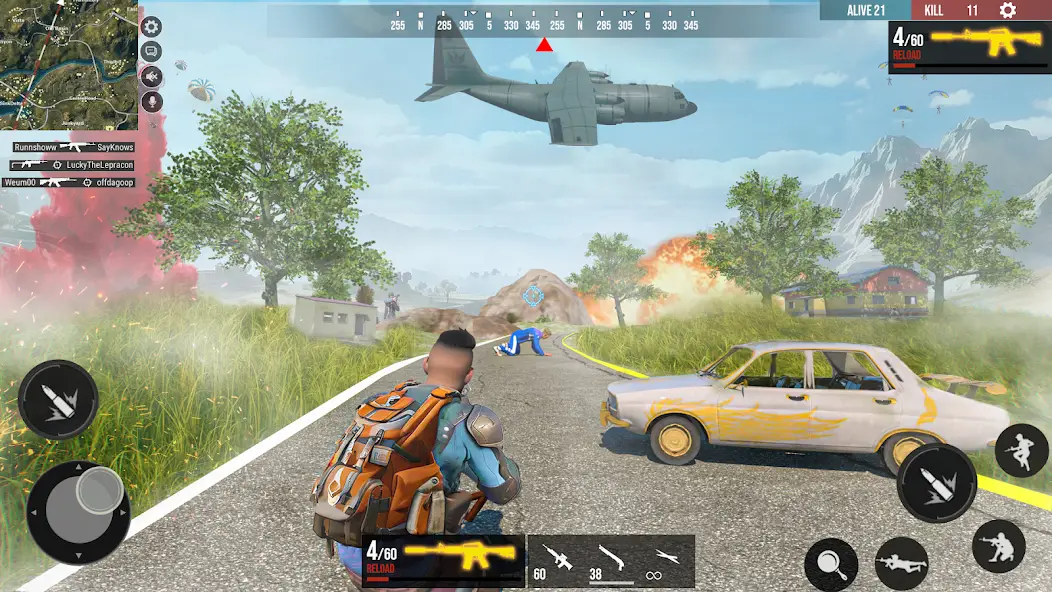Switch to the assault rifle with 60 ammo
This screenshot has width=1052, height=592.
pyautogui.click(x=555, y=560)
